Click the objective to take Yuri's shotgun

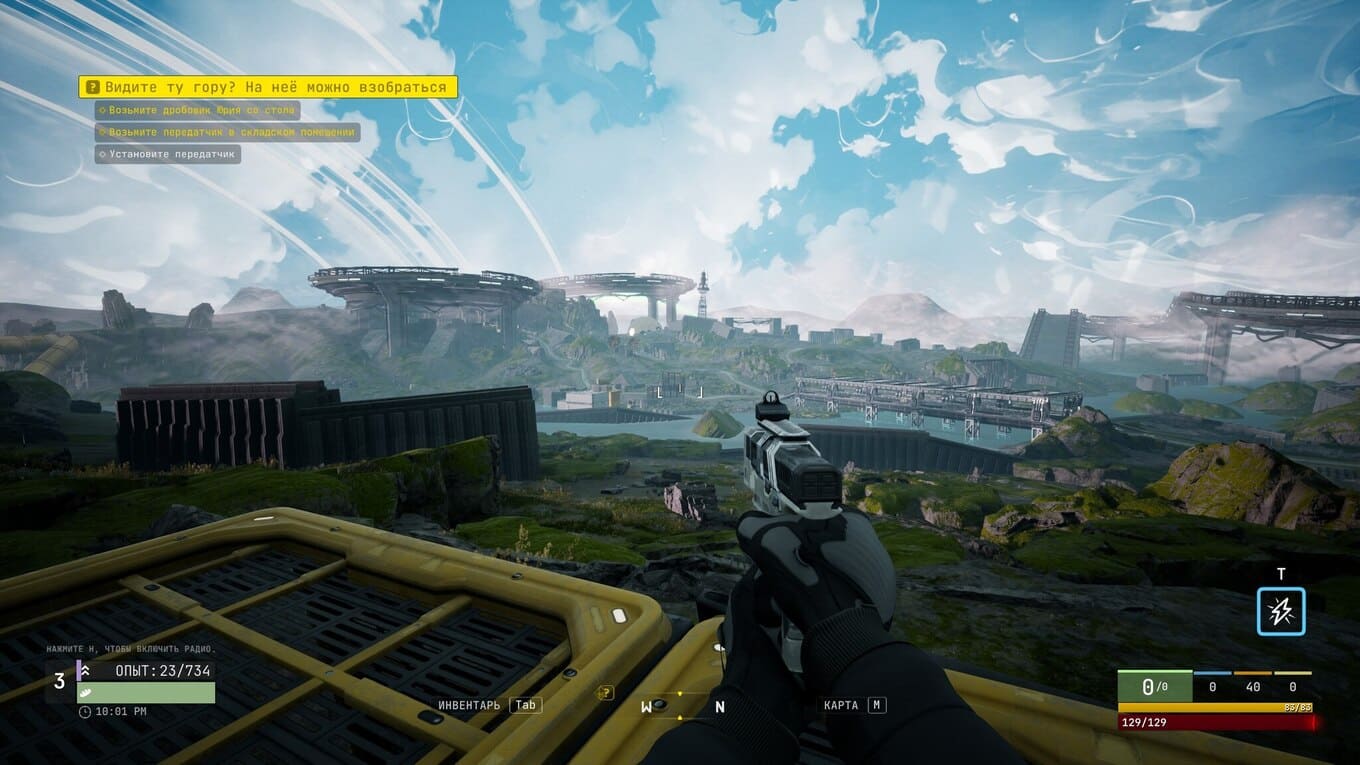(197, 110)
